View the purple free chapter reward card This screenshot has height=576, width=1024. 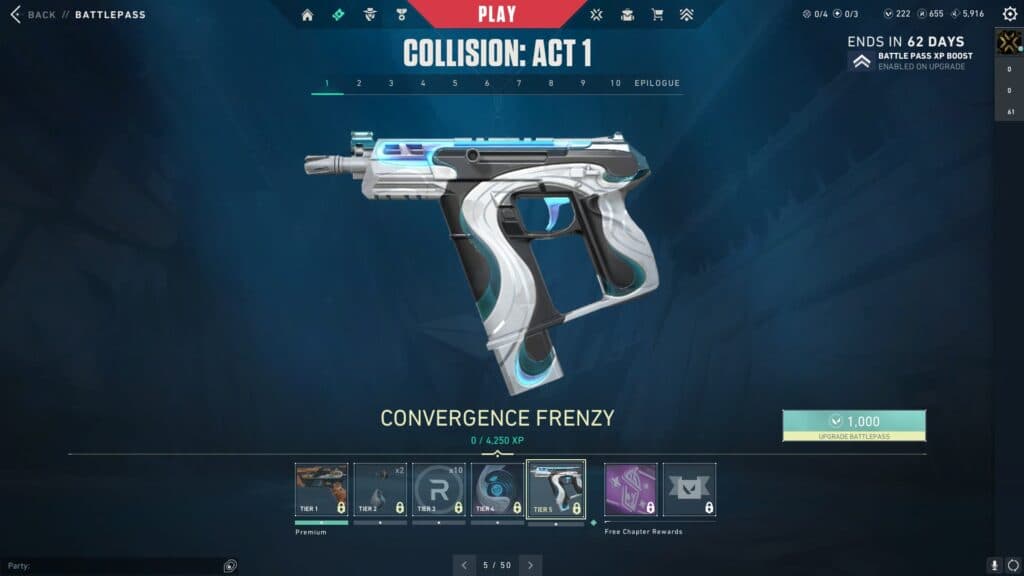(x=631, y=489)
